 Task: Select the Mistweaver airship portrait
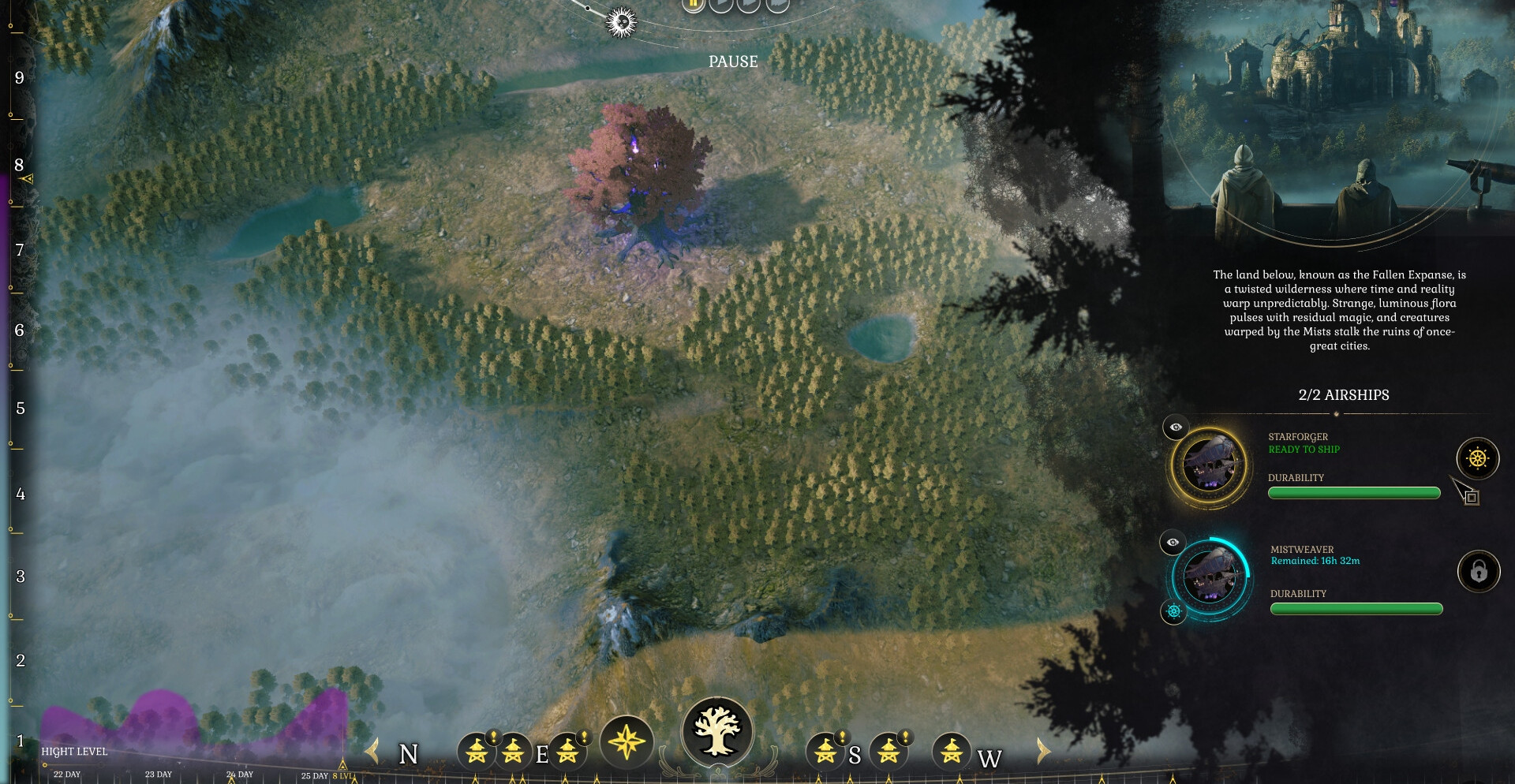[x=1209, y=577]
